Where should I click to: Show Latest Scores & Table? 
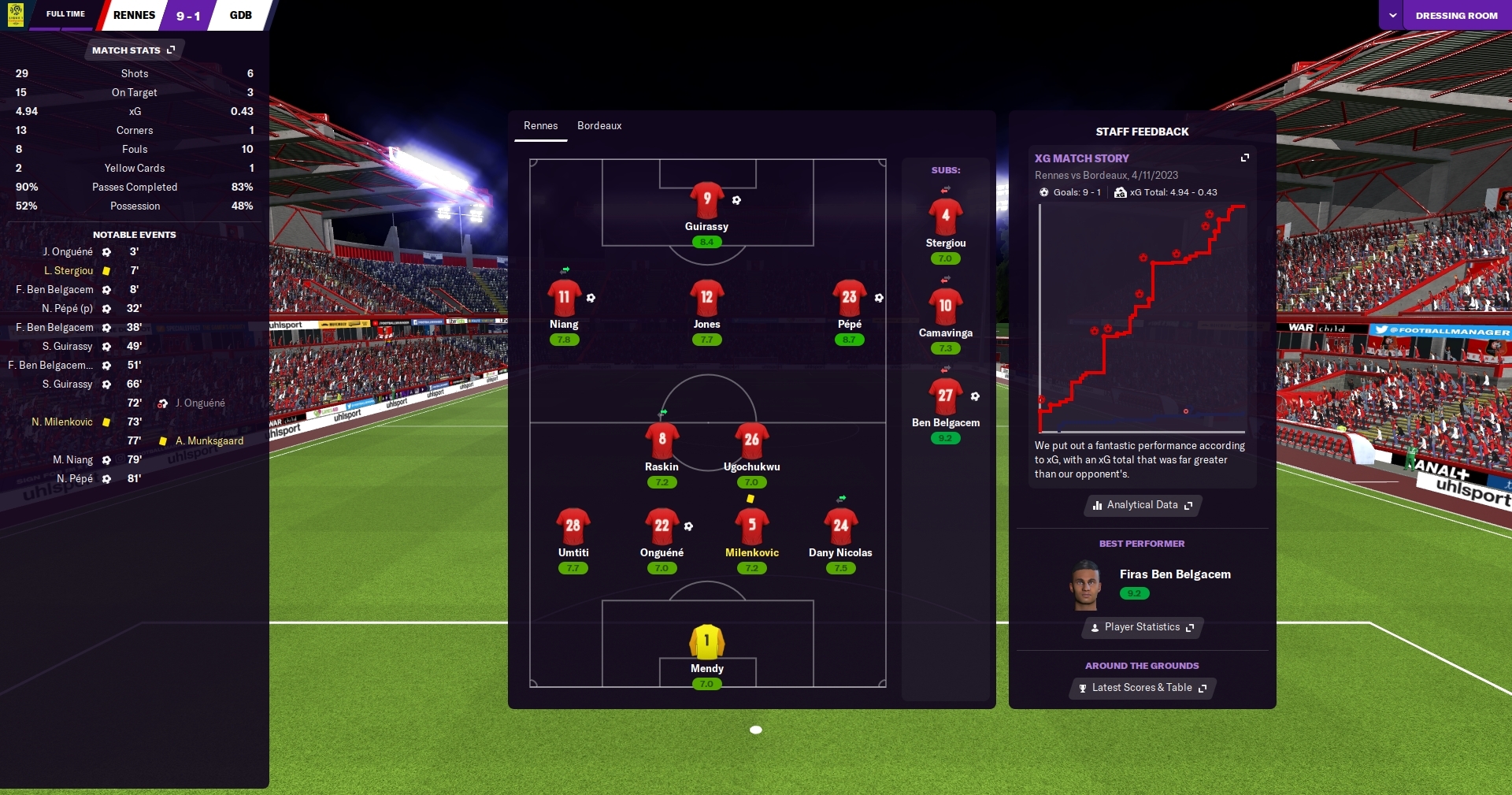click(x=1142, y=688)
